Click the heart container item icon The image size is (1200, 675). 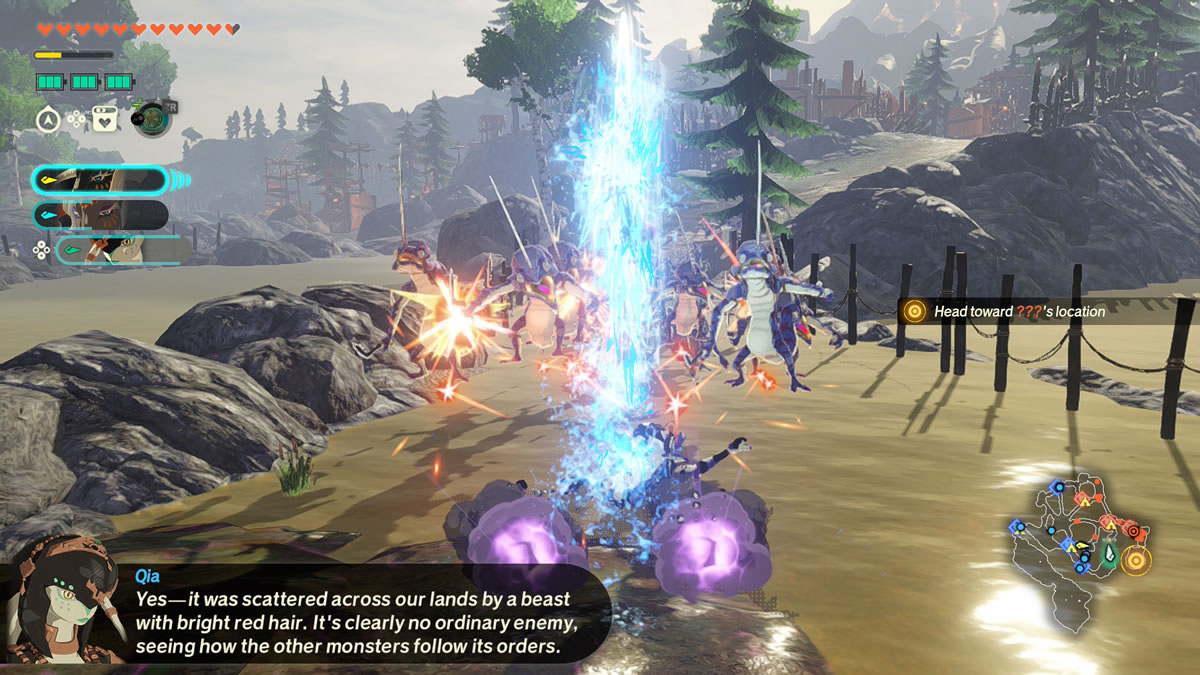(x=104, y=119)
